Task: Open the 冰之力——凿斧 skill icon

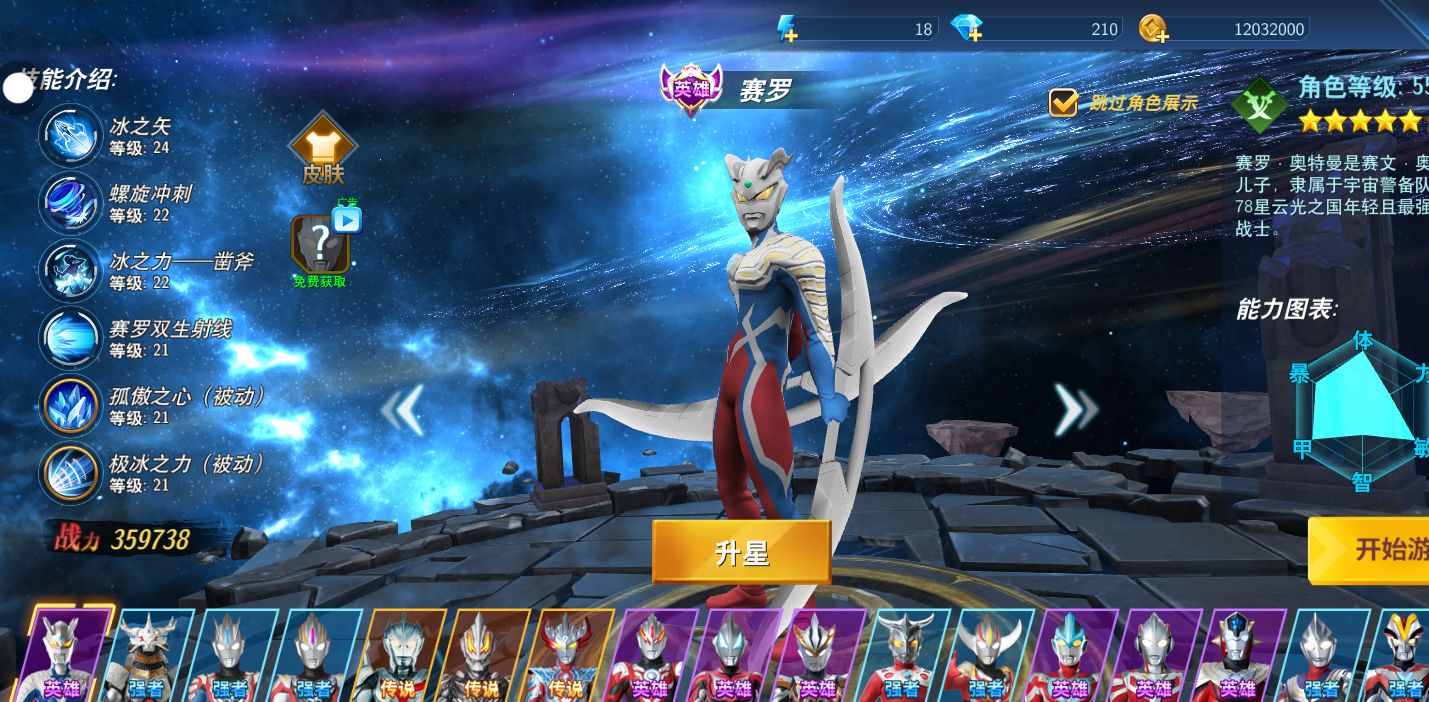Action: point(70,271)
